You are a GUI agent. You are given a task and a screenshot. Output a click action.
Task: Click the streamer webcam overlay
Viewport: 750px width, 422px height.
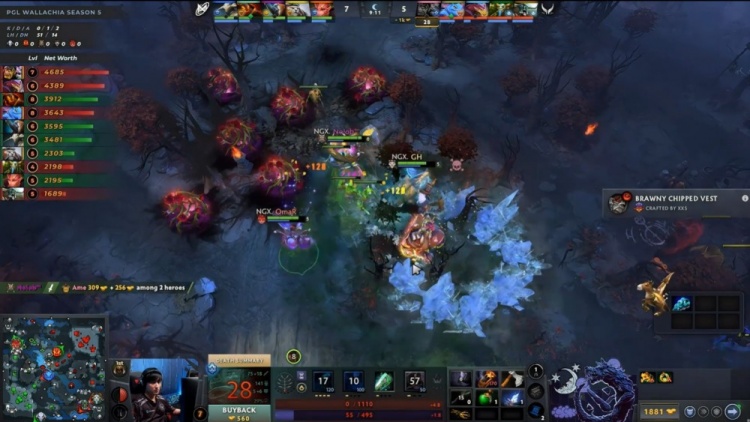tap(160, 390)
